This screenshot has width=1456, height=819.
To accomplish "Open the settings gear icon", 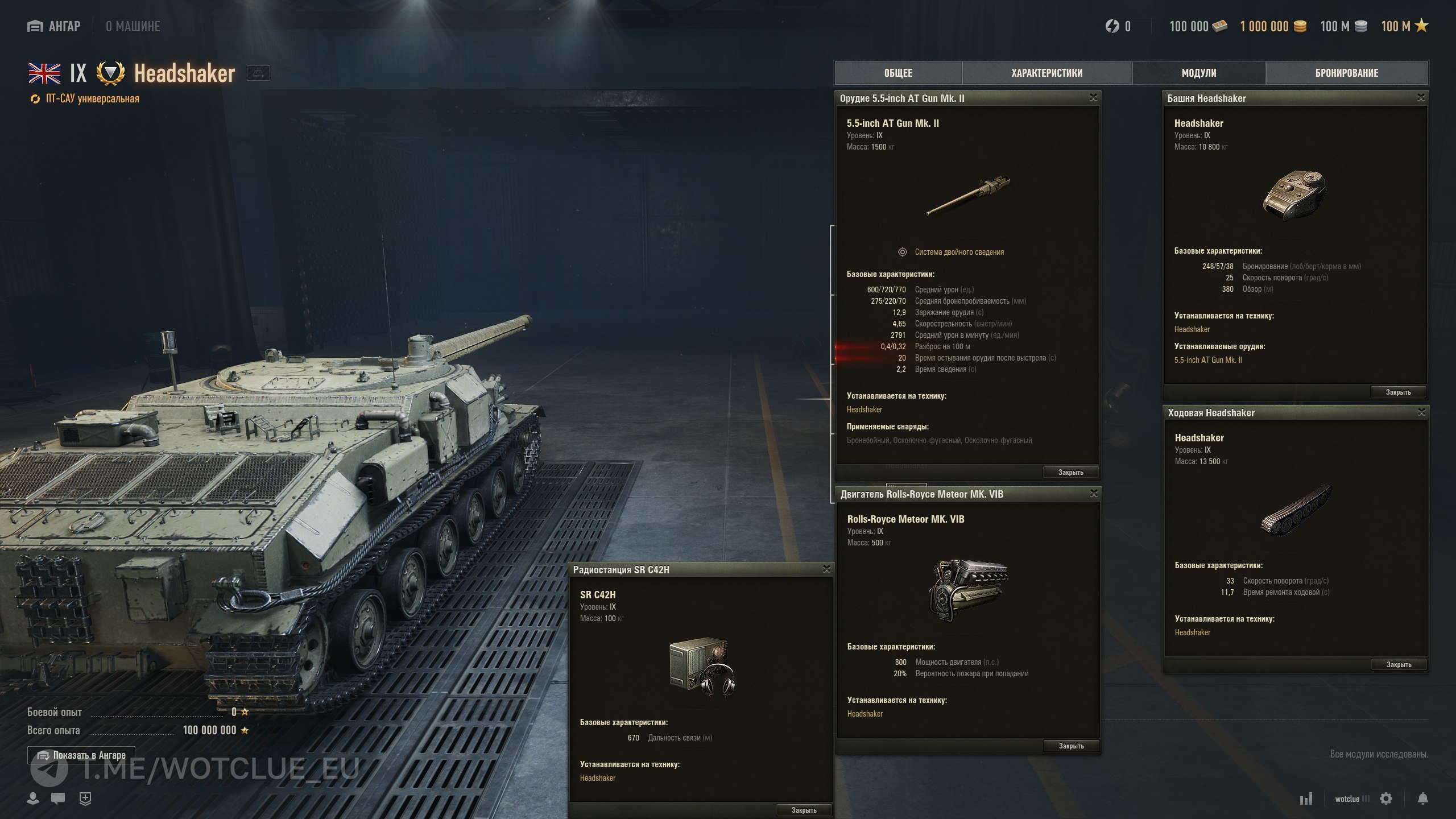I will [1386, 799].
